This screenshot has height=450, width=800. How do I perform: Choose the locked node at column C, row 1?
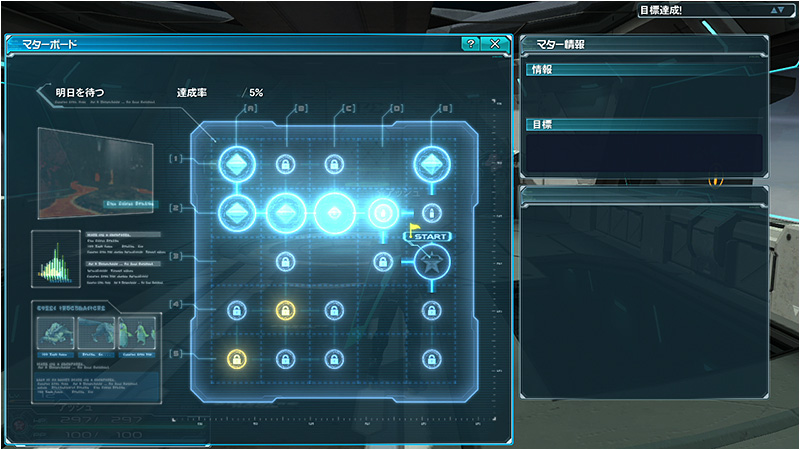tap(333, 163)
